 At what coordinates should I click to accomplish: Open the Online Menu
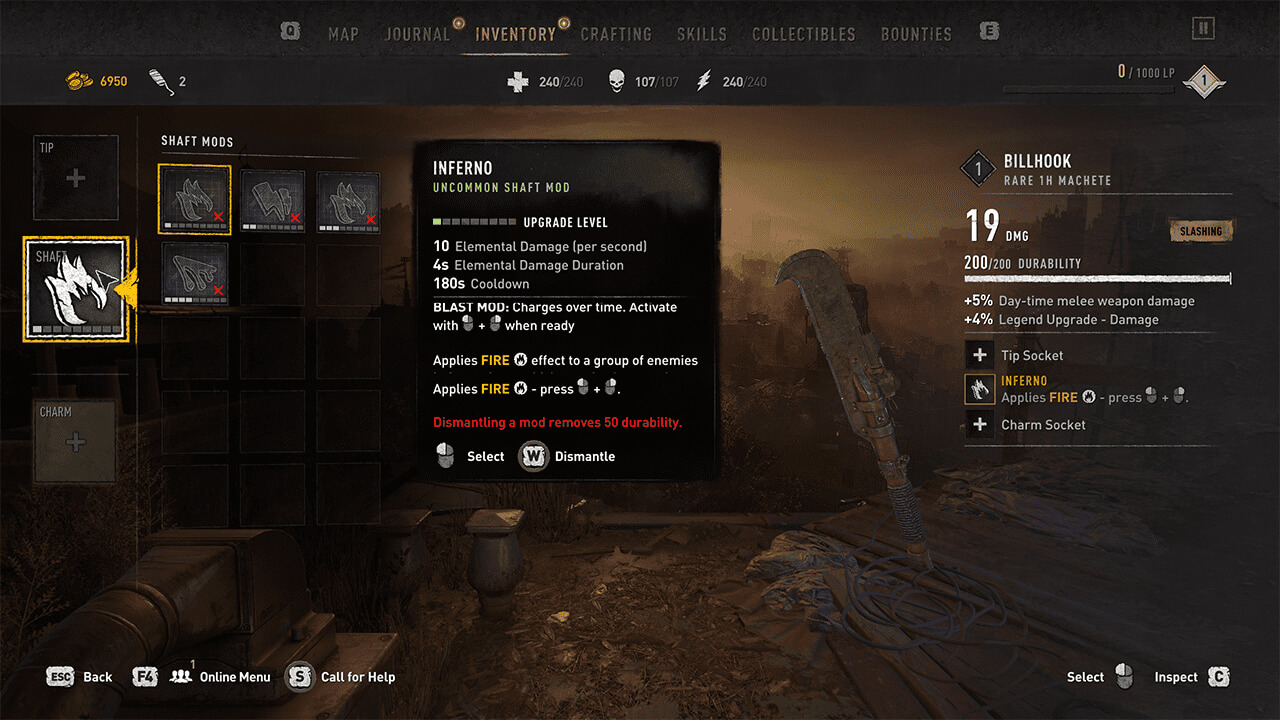[234, 677]
